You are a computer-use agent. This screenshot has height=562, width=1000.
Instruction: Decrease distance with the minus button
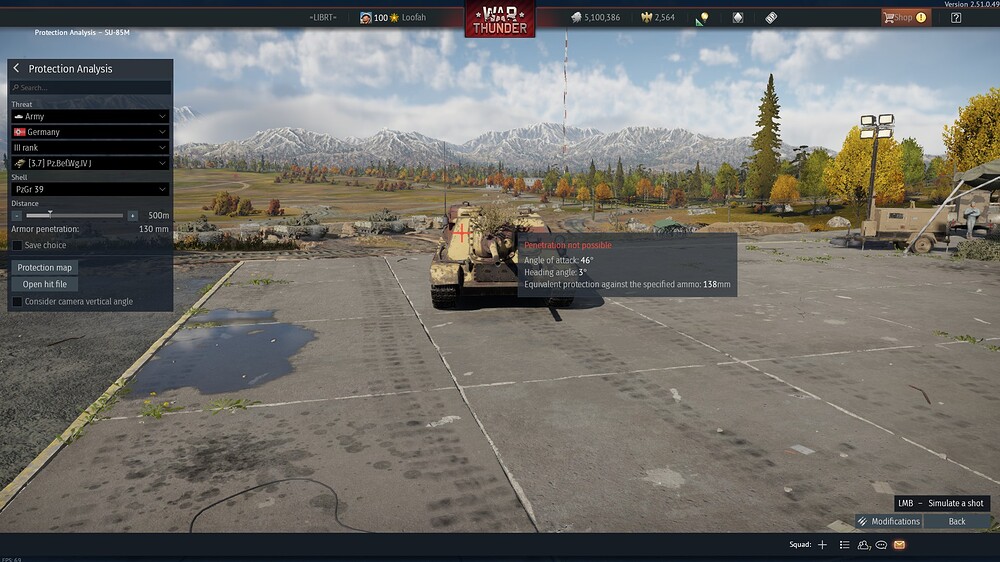17,215
